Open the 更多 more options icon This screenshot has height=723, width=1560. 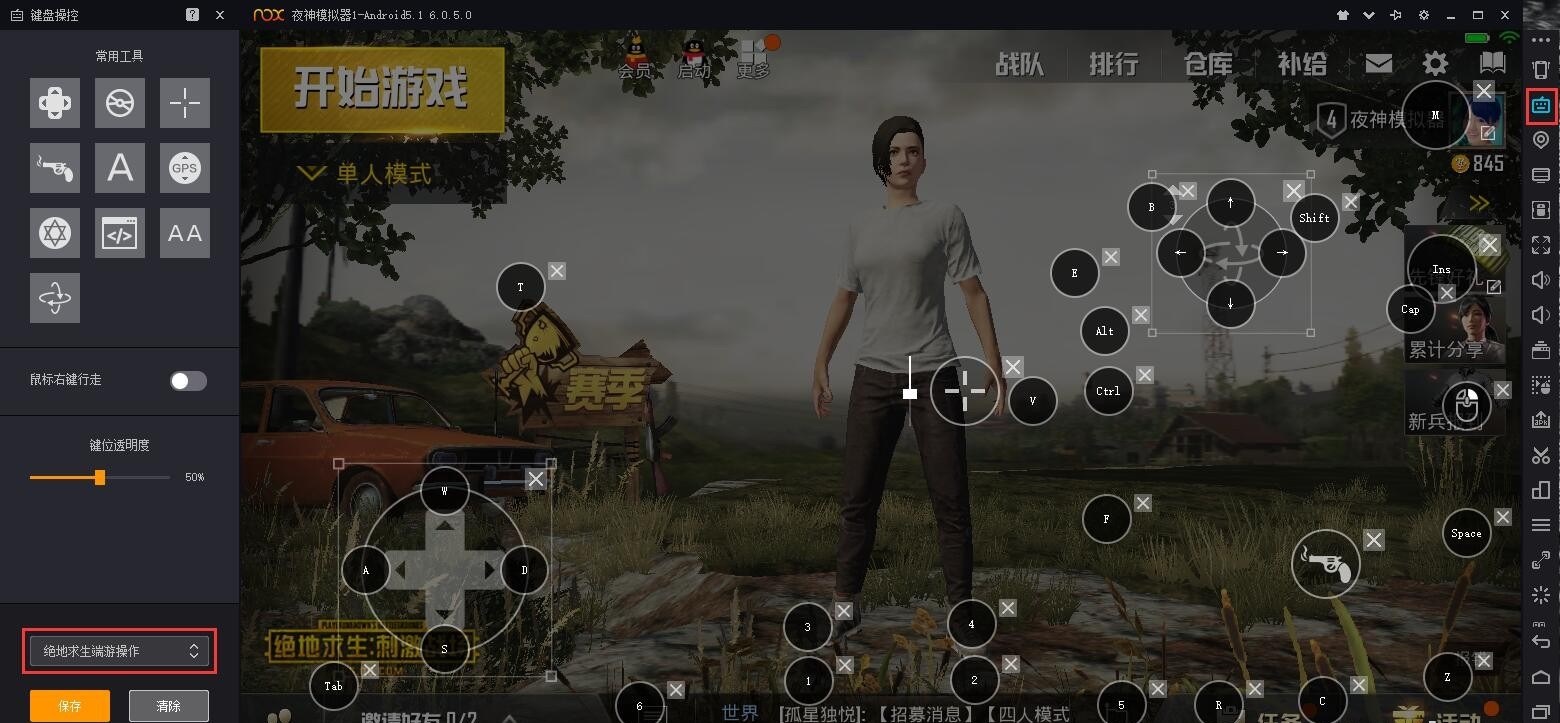click(x=753, y=58)
